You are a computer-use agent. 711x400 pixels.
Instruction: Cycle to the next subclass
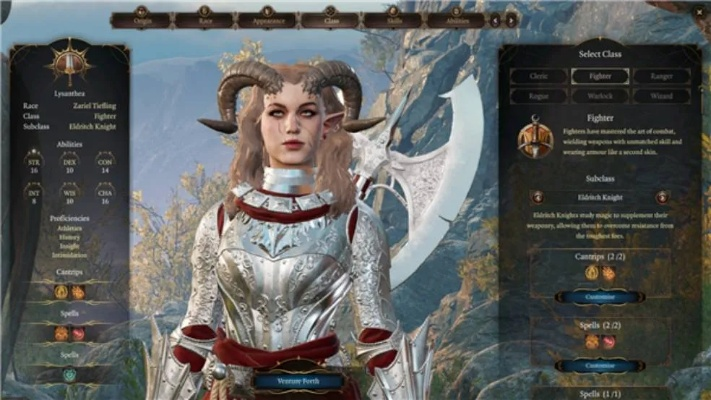[661, 198]
